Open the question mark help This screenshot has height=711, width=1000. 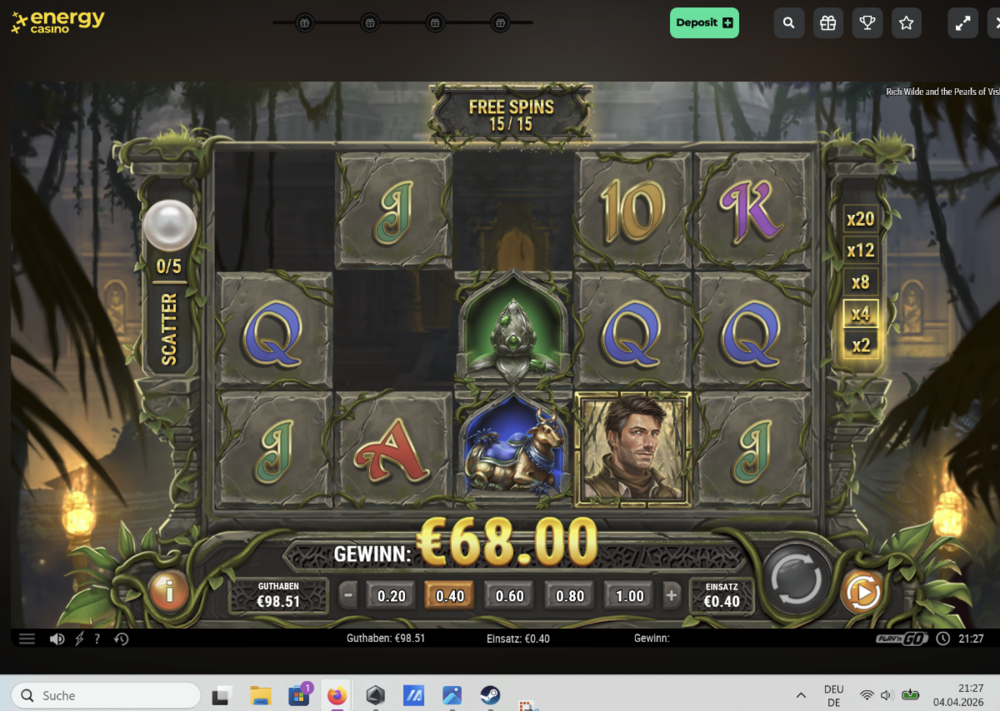tap(97, 639)
